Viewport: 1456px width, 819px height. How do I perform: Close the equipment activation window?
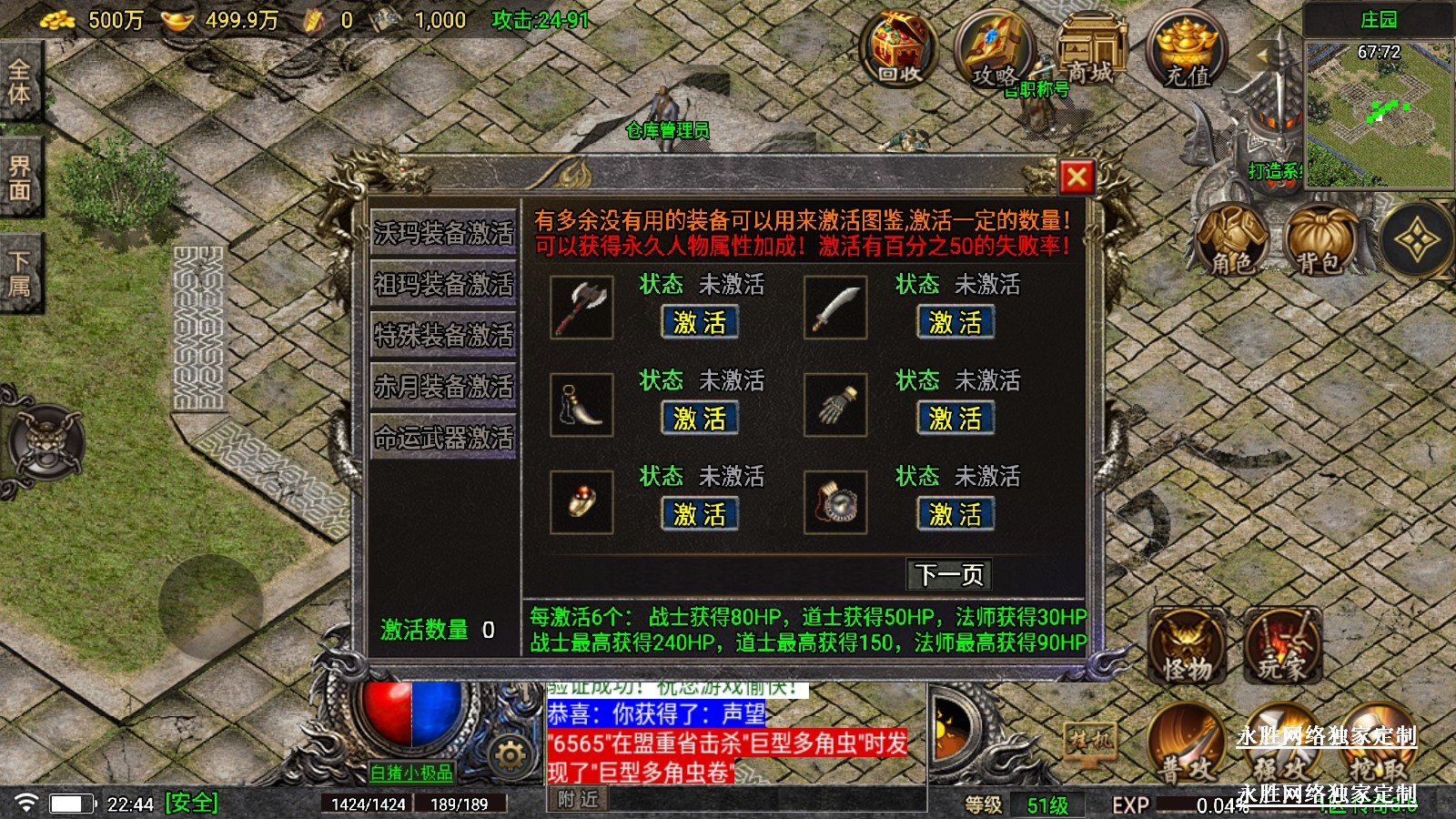tap(1077, 177)
